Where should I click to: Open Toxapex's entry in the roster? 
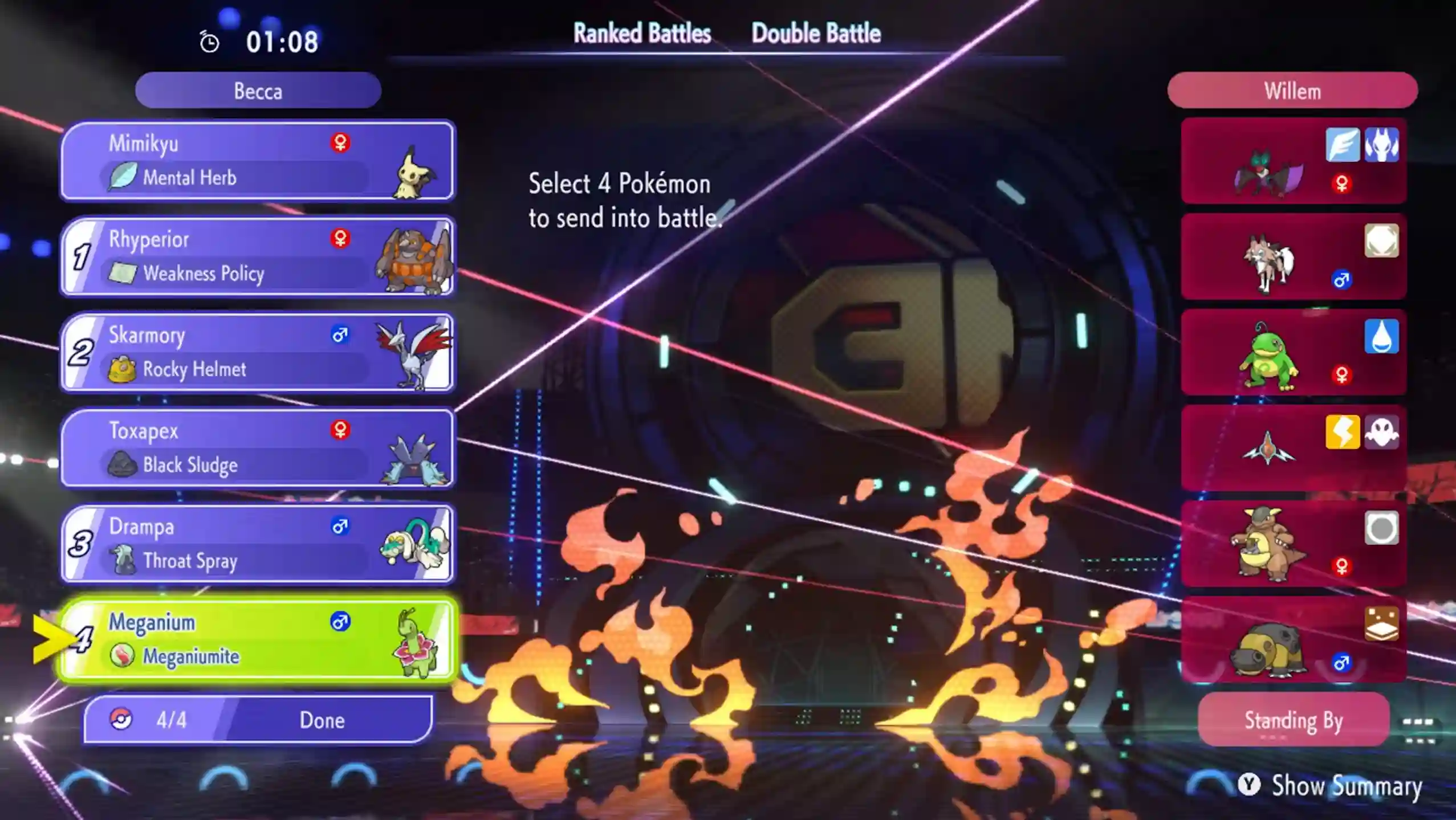[x=257, y=448]
